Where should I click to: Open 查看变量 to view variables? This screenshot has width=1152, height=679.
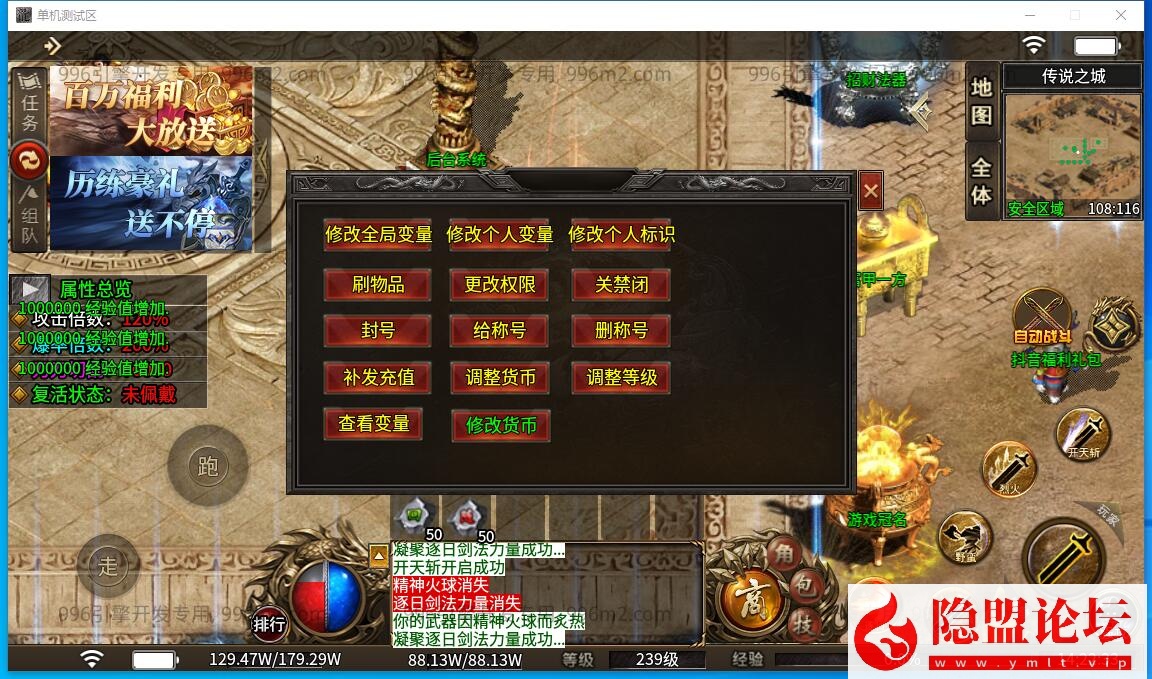373,424
